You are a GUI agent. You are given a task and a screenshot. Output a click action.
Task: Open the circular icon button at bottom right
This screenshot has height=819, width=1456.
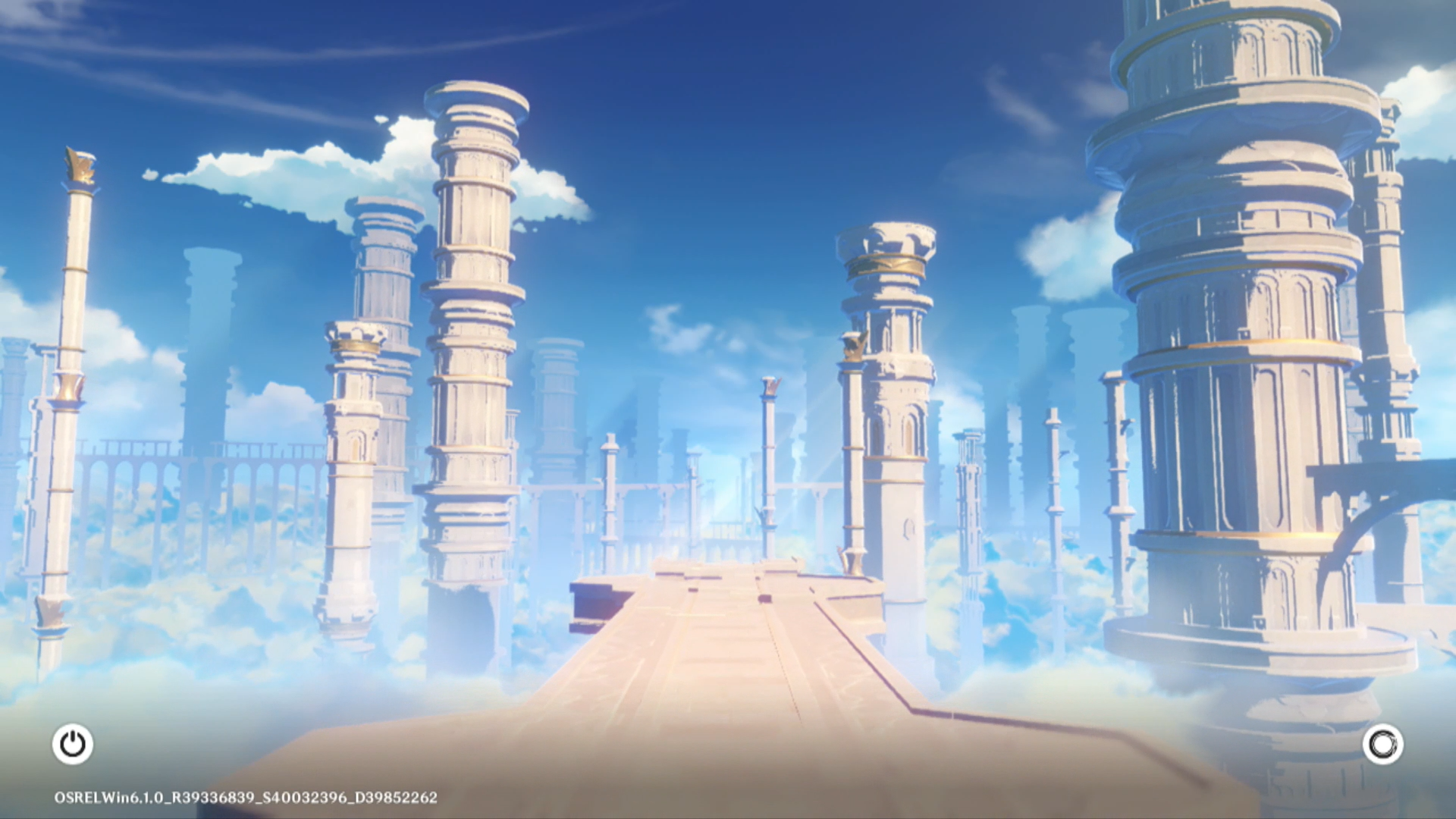[1382, 744]
